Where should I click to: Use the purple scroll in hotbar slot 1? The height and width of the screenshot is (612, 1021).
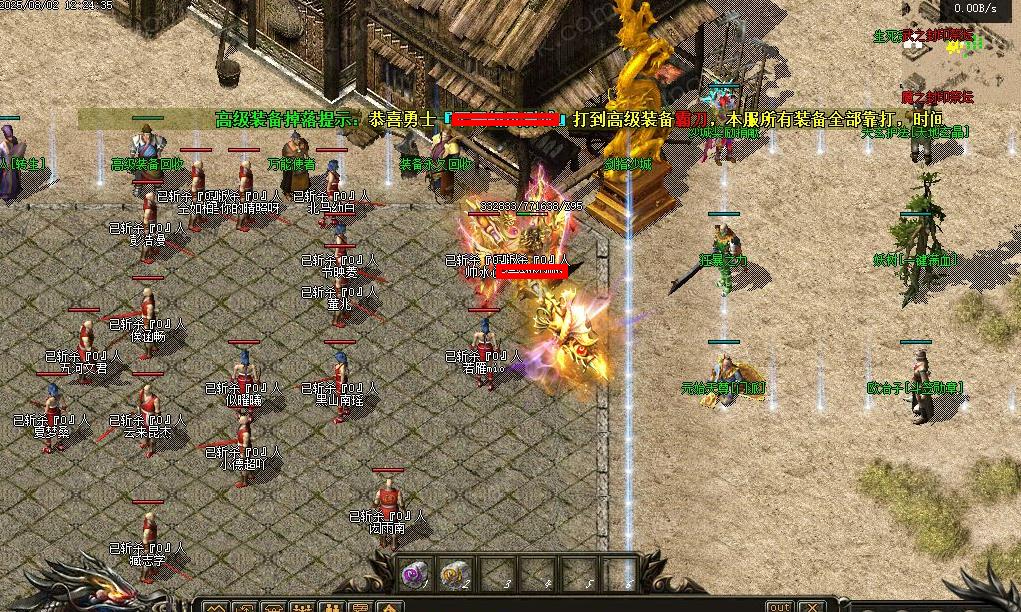click(x=416, y=573)
